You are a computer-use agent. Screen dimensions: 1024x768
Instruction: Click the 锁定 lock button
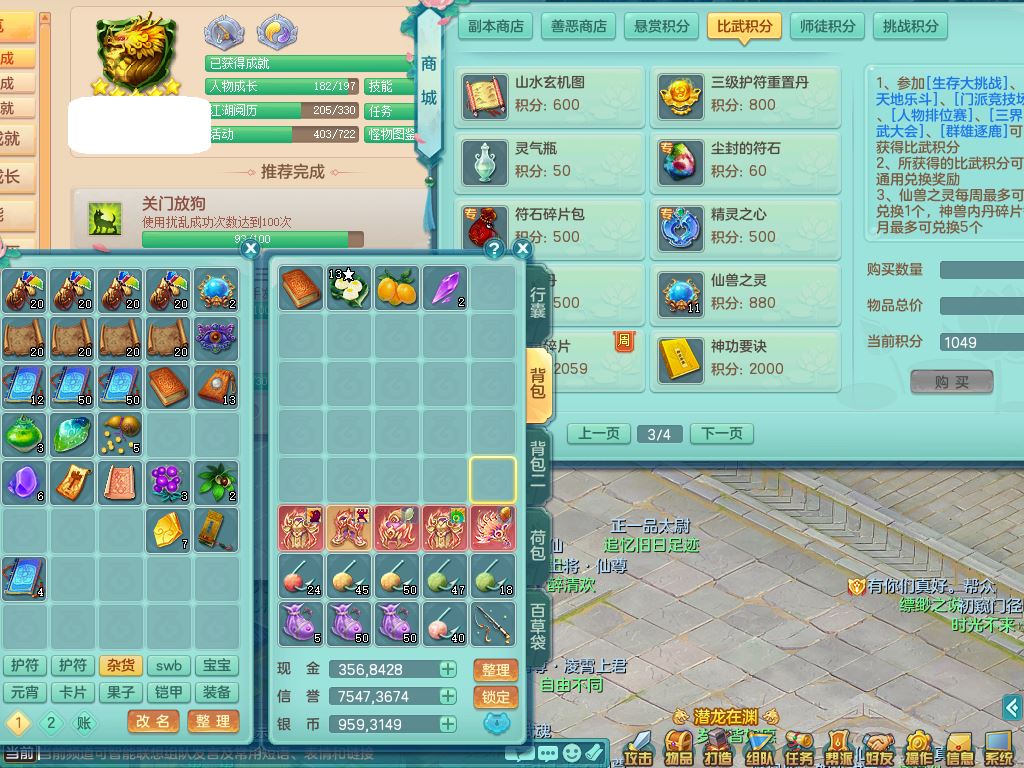(495, 697)
